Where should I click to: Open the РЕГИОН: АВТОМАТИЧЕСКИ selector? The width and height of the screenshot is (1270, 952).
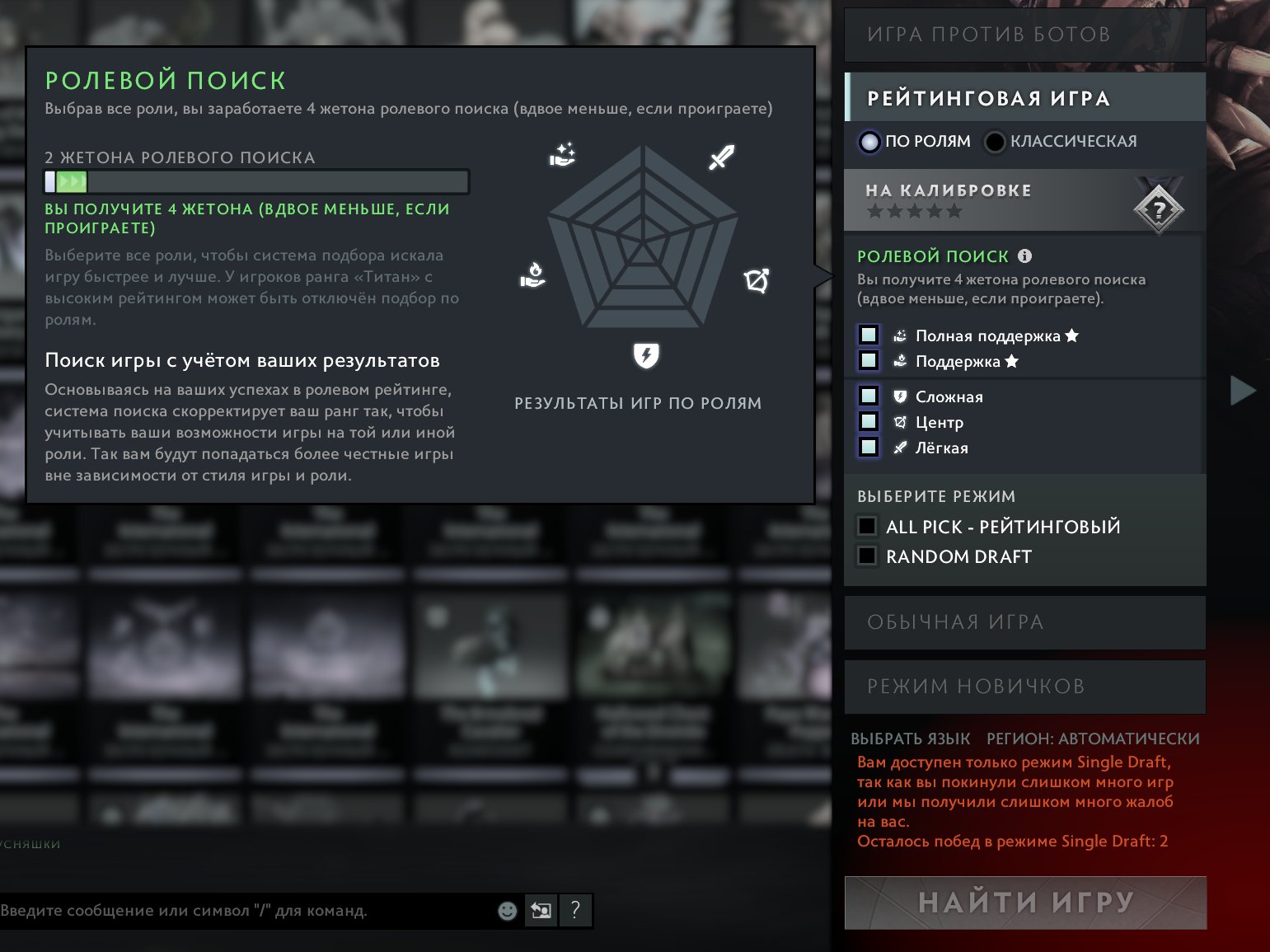pos(1093,739)
